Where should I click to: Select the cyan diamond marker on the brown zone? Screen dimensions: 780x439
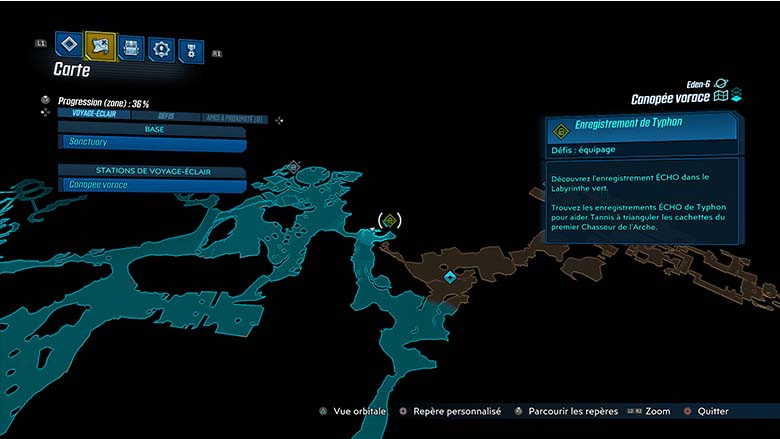[450, 277]
